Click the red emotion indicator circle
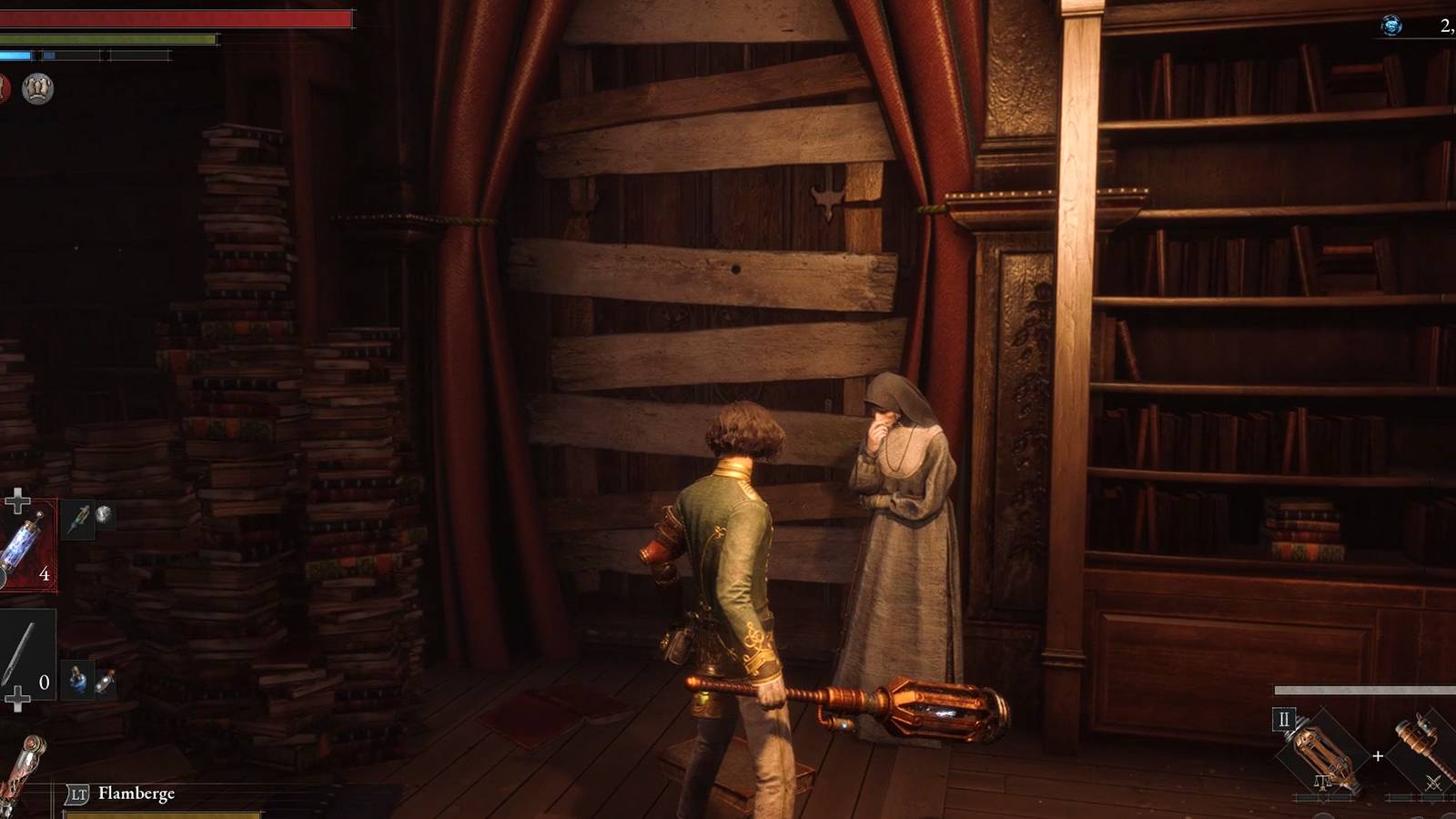The image size is (1456, 819). click(6, 87)
